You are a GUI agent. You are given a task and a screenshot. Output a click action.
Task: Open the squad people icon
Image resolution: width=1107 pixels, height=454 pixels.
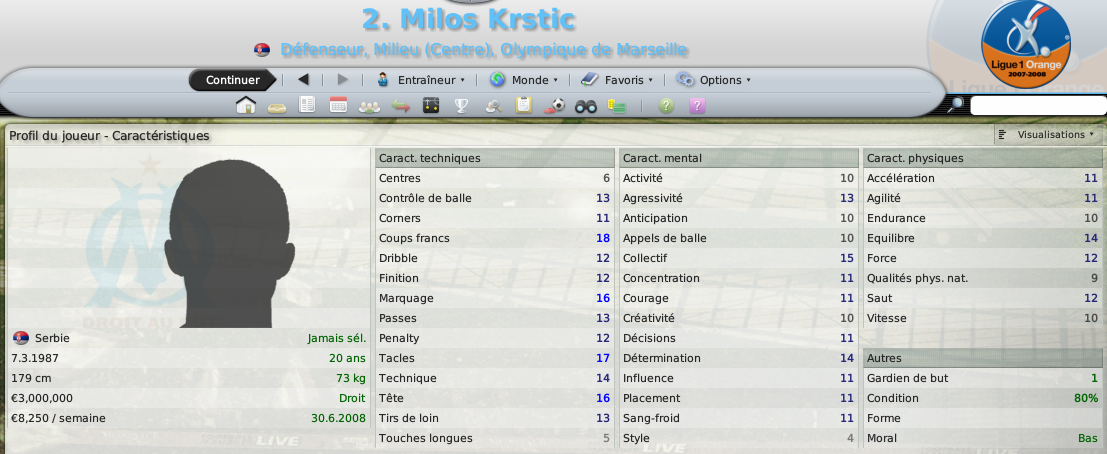click(x=369, y=105)
